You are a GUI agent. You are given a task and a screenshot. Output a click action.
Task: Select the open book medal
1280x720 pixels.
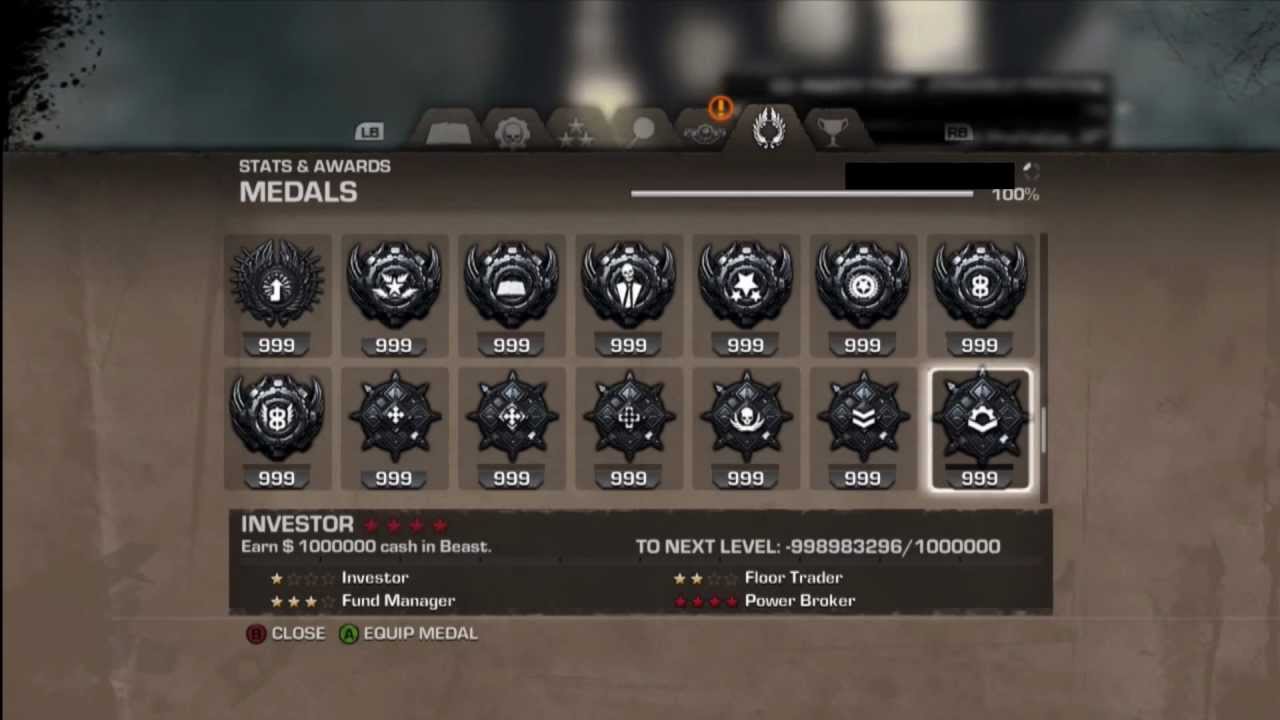click(511, 283)
